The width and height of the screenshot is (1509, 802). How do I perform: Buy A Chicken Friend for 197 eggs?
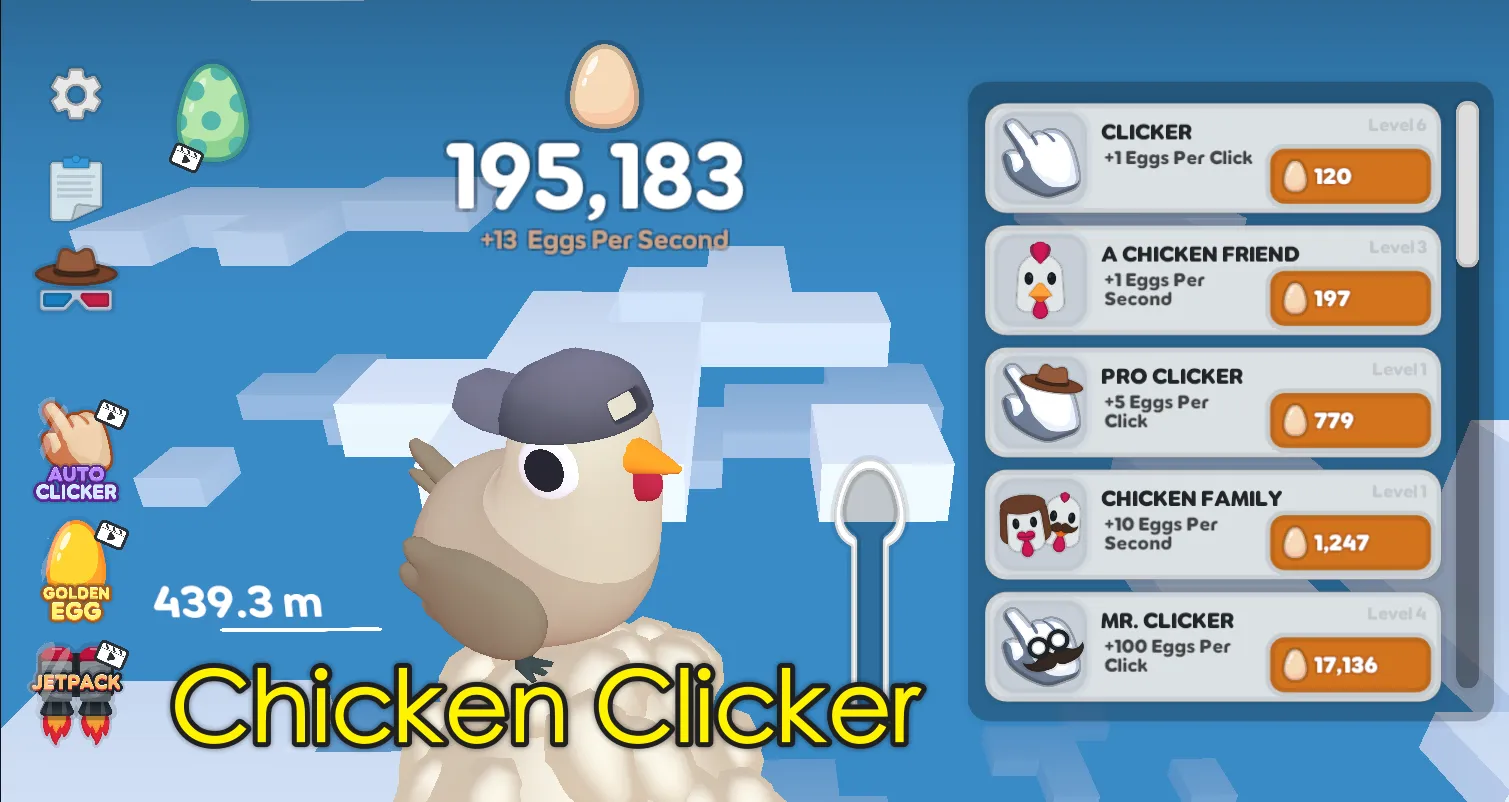pyautogui.click(x=1349, y=299)
